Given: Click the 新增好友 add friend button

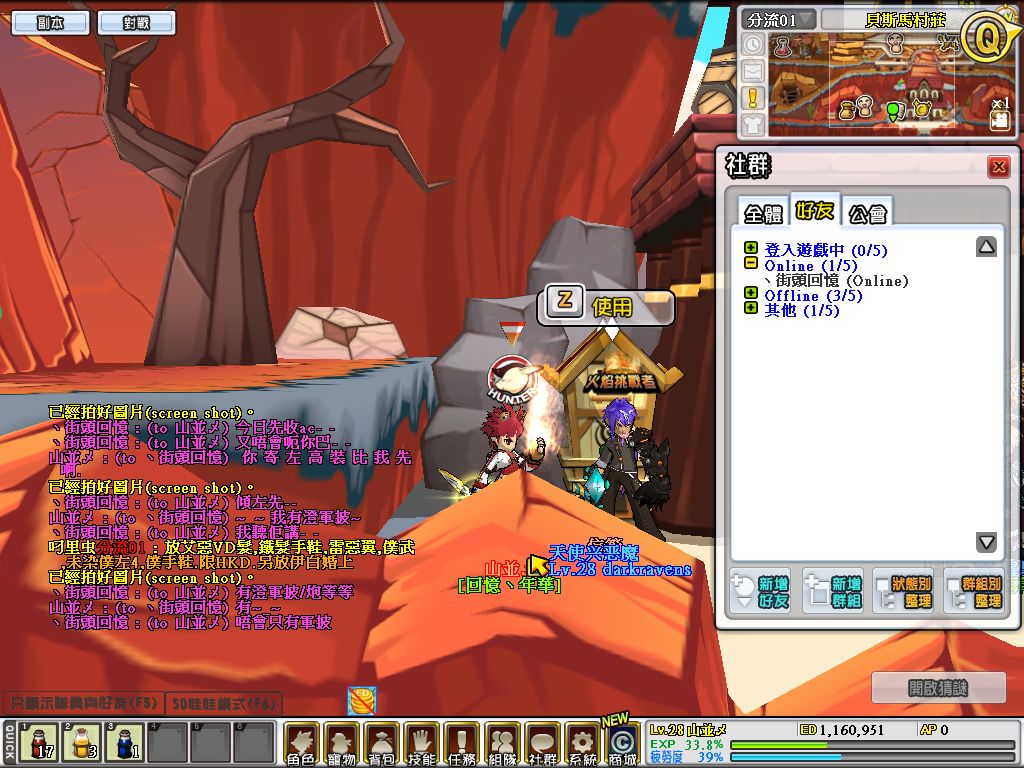Looking at the screenshot, I should point(759,591).
